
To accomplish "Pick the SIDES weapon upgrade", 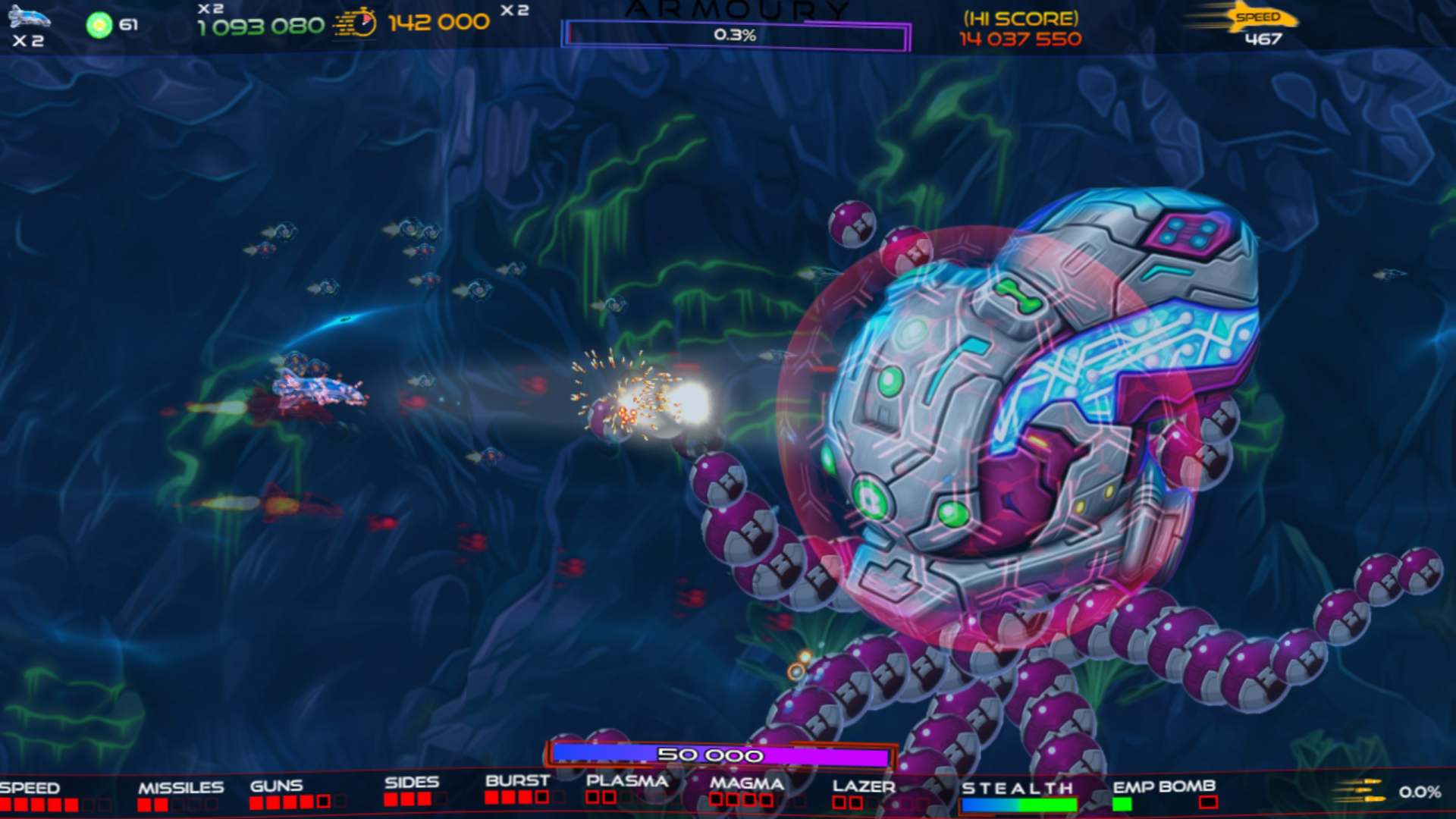I will coord(411,783).
